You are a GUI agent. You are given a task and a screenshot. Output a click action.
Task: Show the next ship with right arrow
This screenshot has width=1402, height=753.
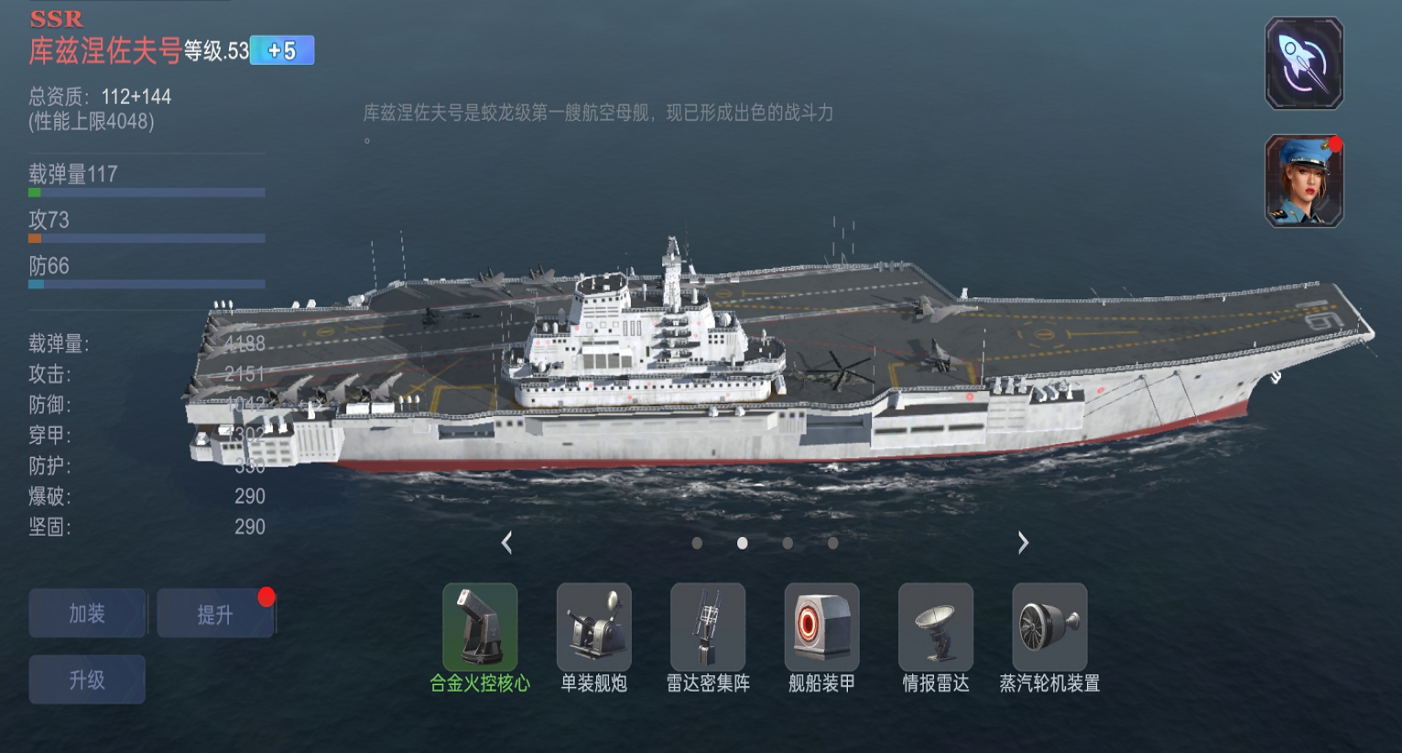[x=1023, y=543]
